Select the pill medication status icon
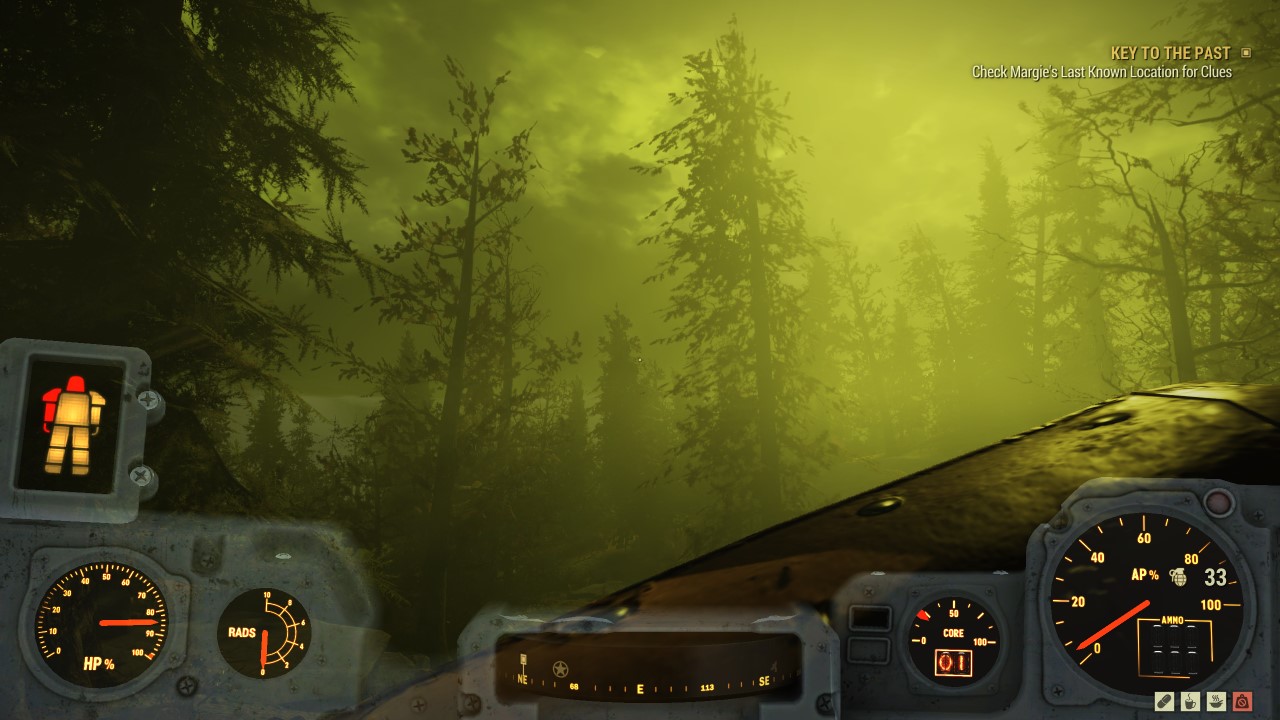1280x720 pixels. [x=1164, y=702]
